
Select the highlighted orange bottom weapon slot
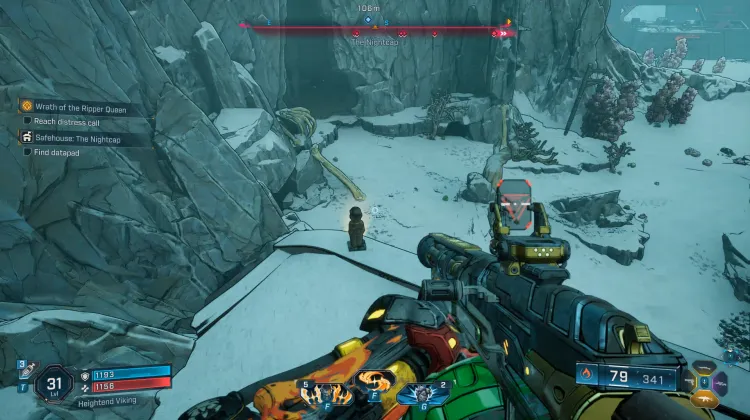click(x=705, y=398)
